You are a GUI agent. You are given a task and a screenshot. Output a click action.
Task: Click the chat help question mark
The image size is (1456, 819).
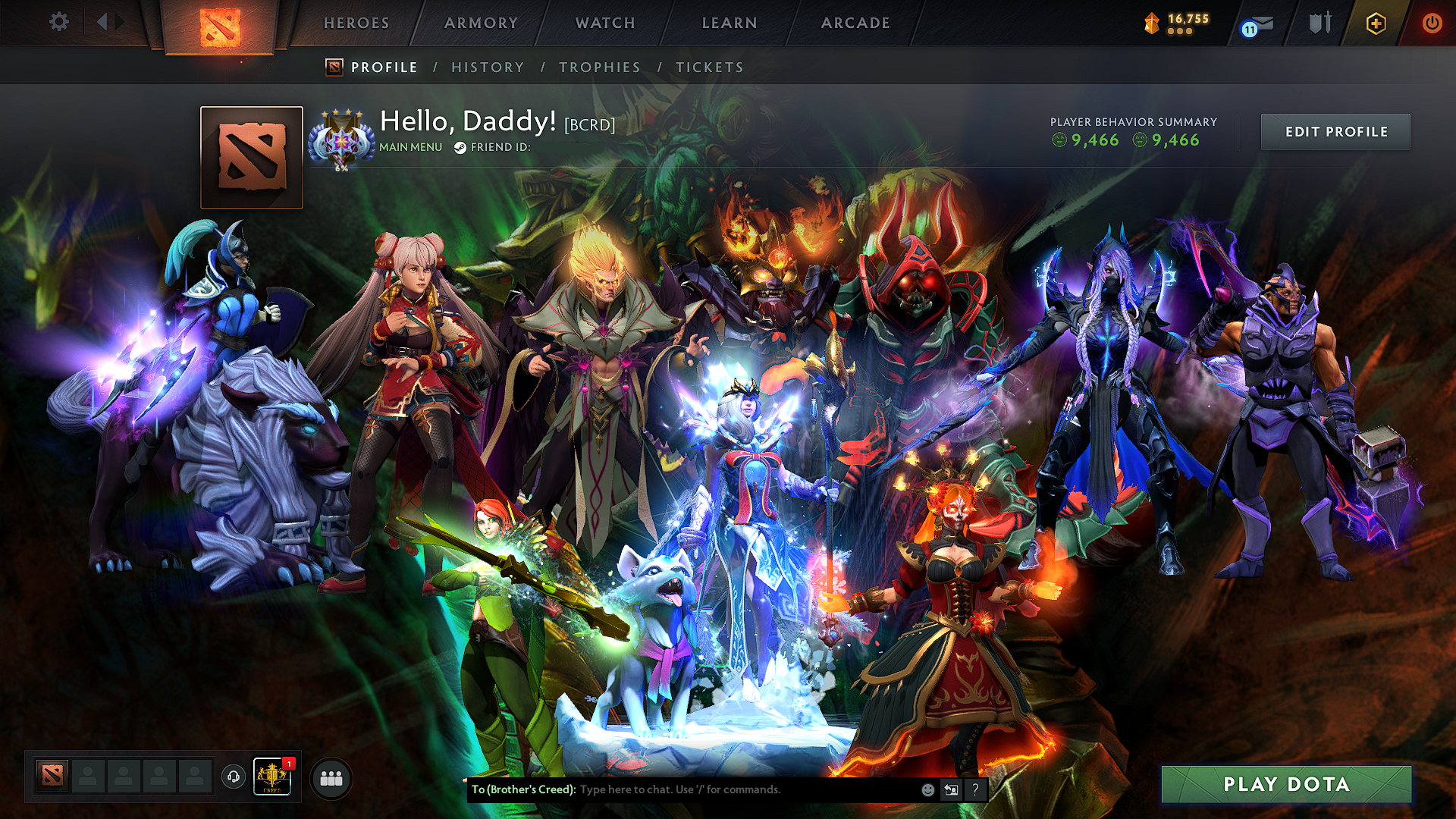coord(975,789)
